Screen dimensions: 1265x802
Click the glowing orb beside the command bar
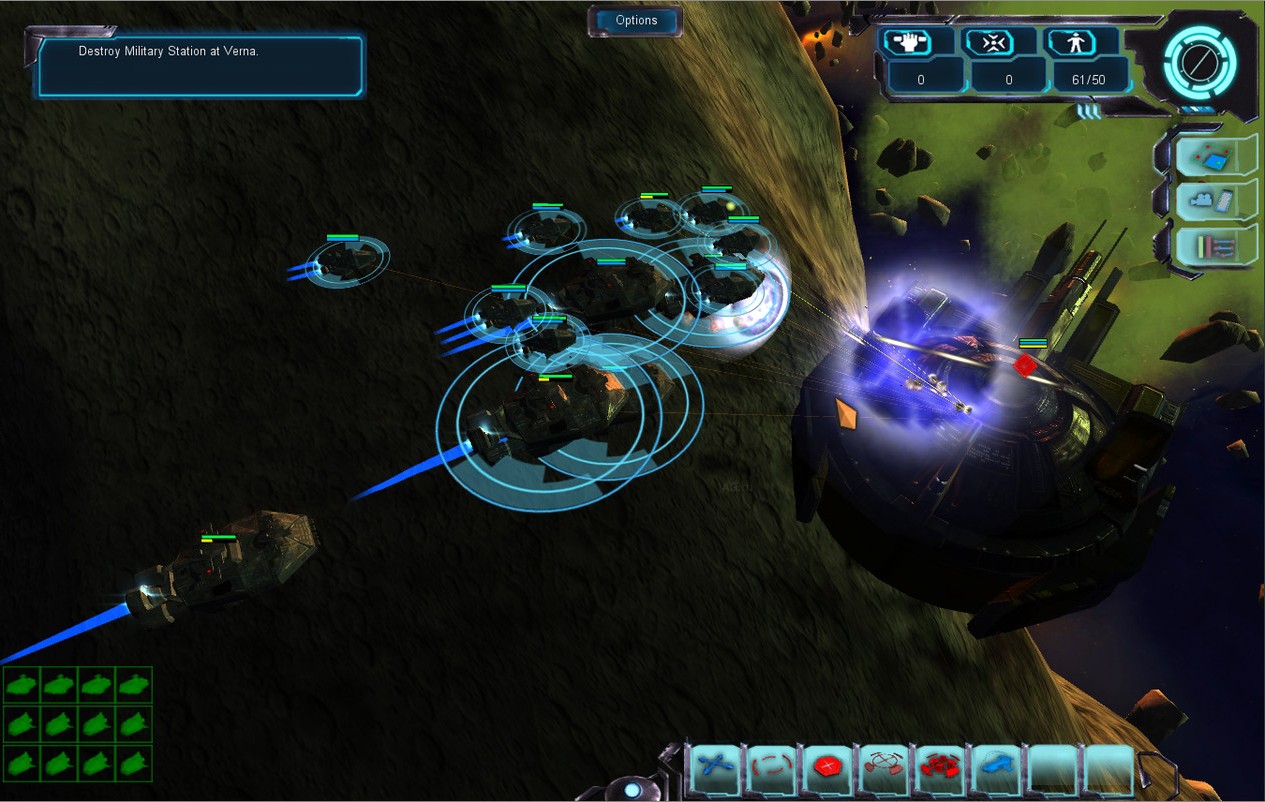(x=632, y=790)
